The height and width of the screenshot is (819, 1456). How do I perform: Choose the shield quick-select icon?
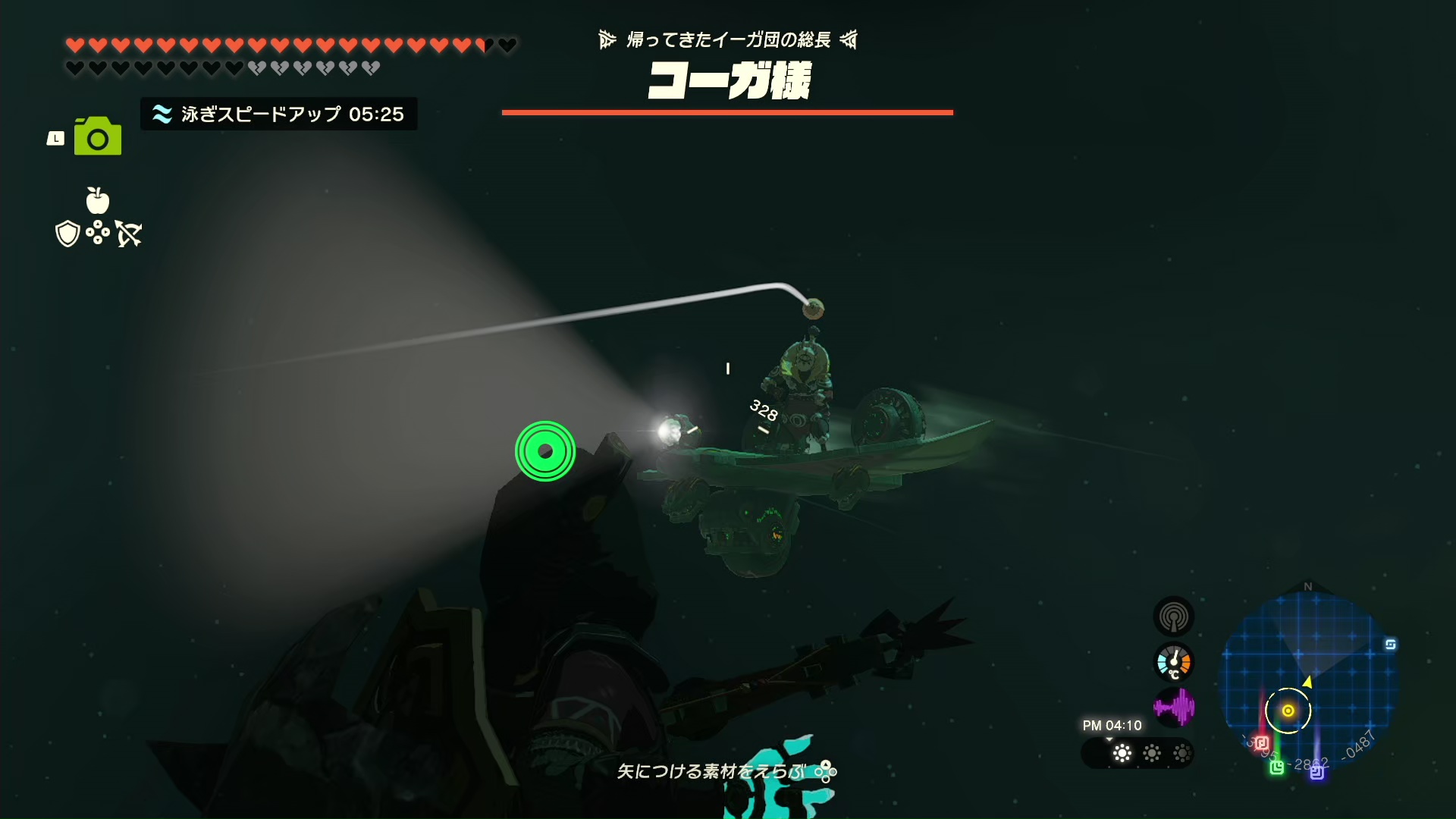[x=67, y=234]
